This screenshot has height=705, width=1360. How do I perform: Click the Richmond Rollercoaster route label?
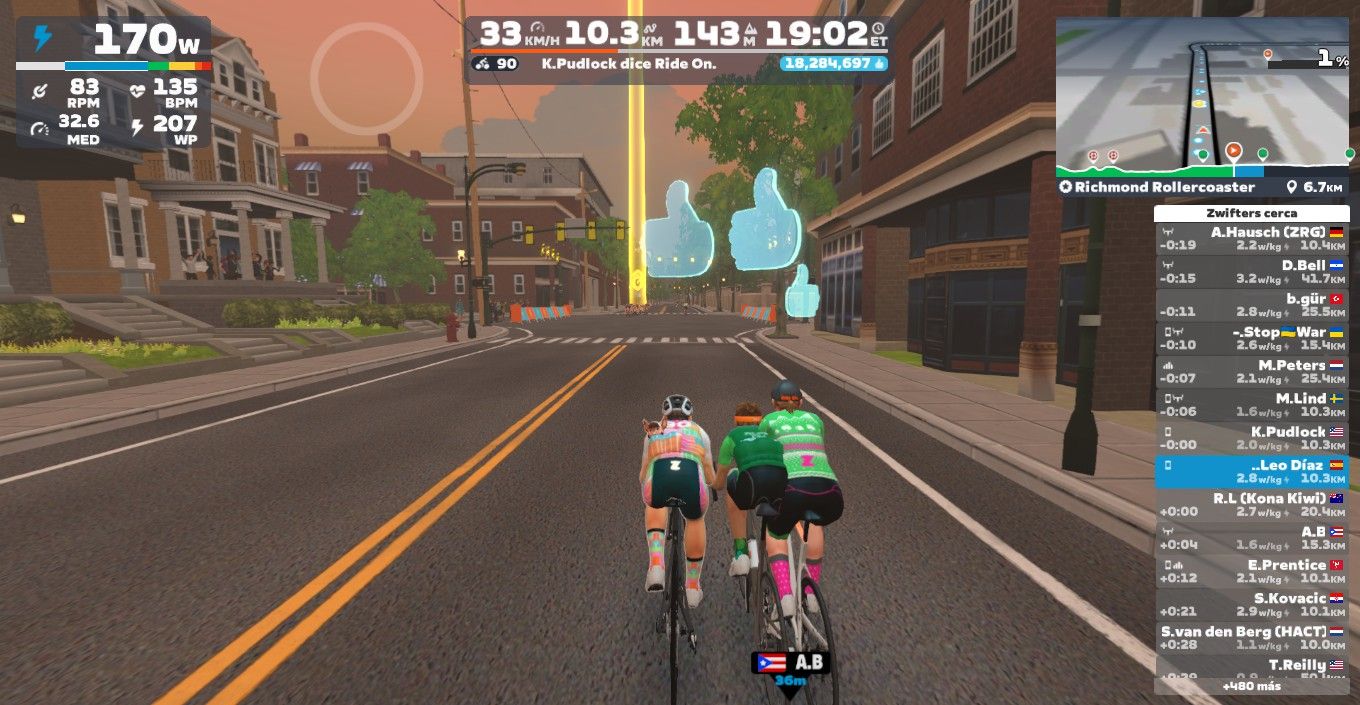pos(1157,187)
